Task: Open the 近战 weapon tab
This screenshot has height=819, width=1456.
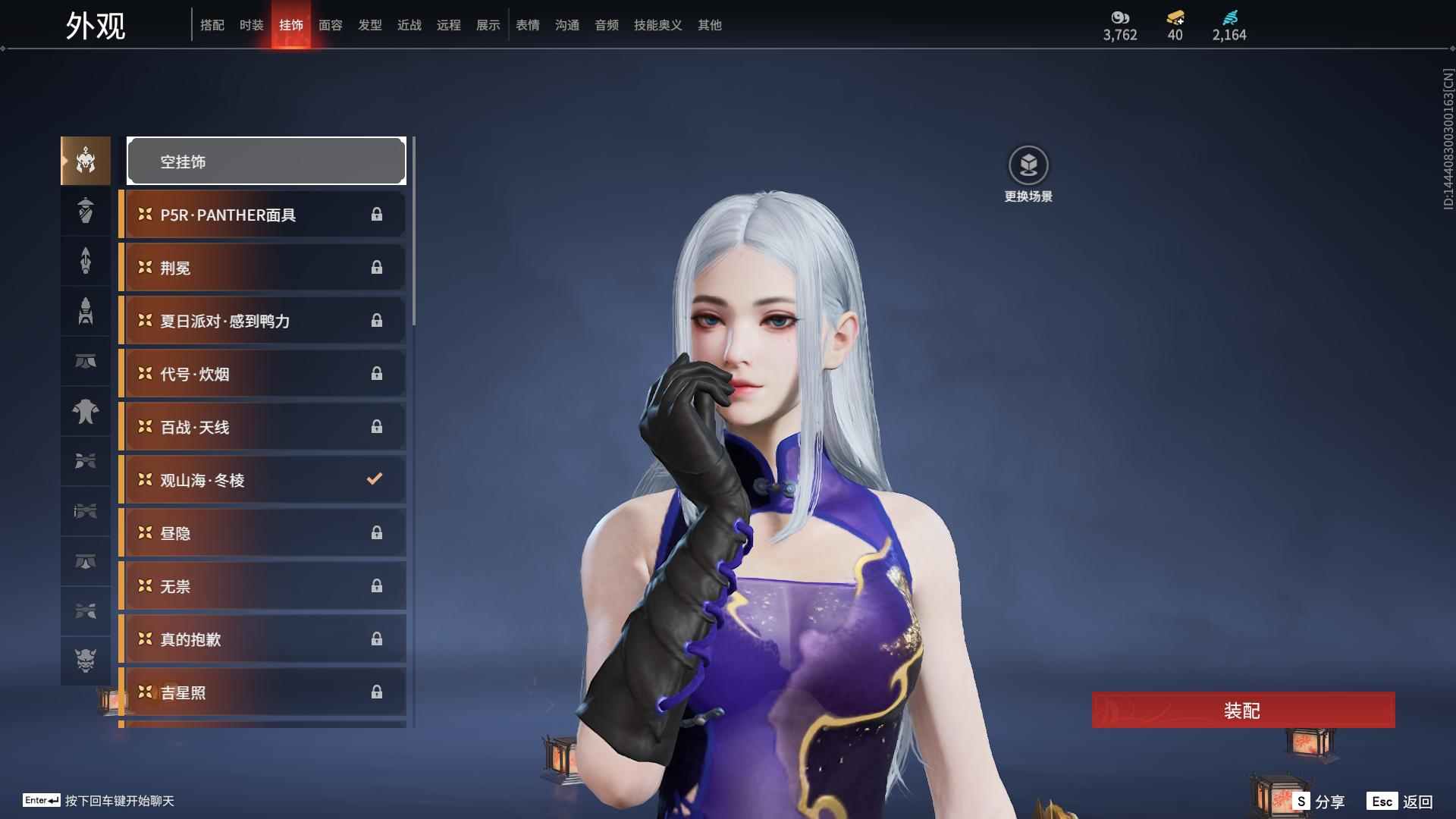Action: [x=409, y=25]
